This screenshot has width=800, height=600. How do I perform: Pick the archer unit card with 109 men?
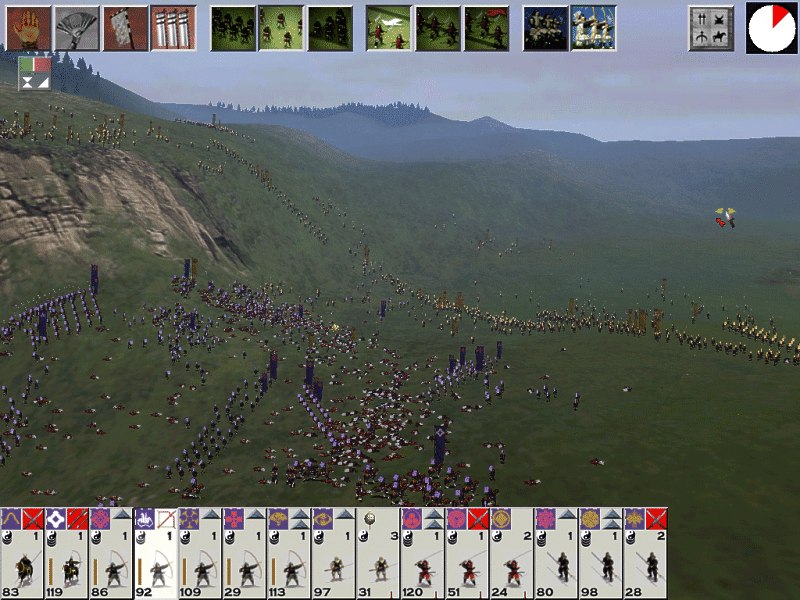(200, 553)
